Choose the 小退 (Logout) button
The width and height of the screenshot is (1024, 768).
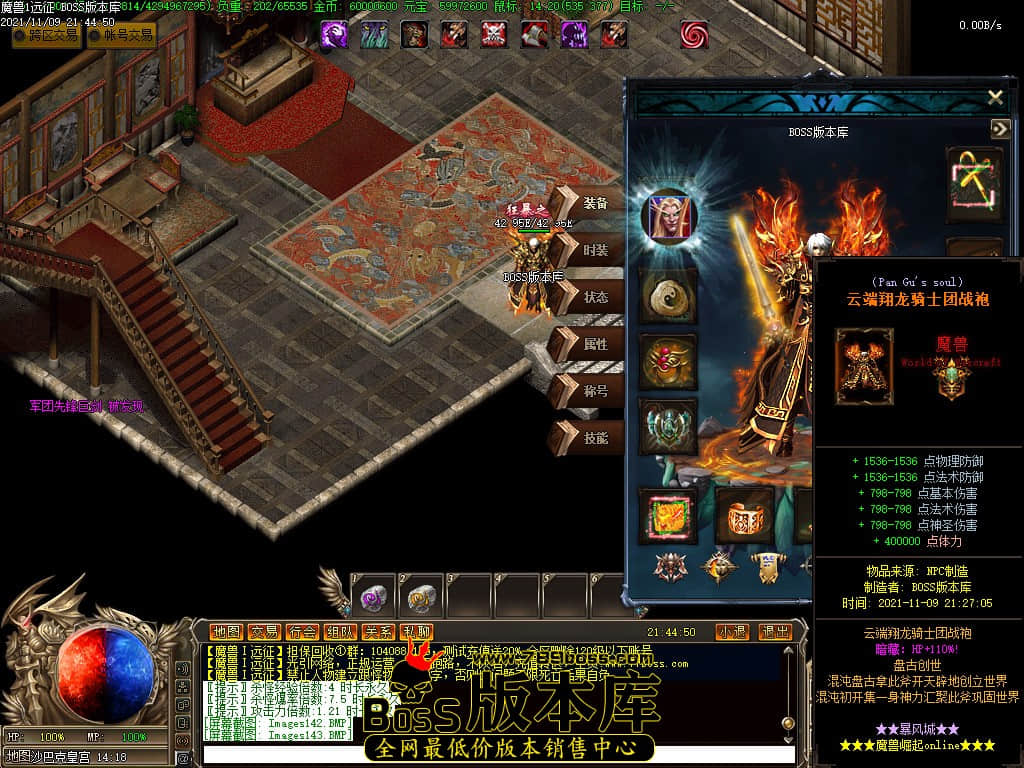[732, 632]
